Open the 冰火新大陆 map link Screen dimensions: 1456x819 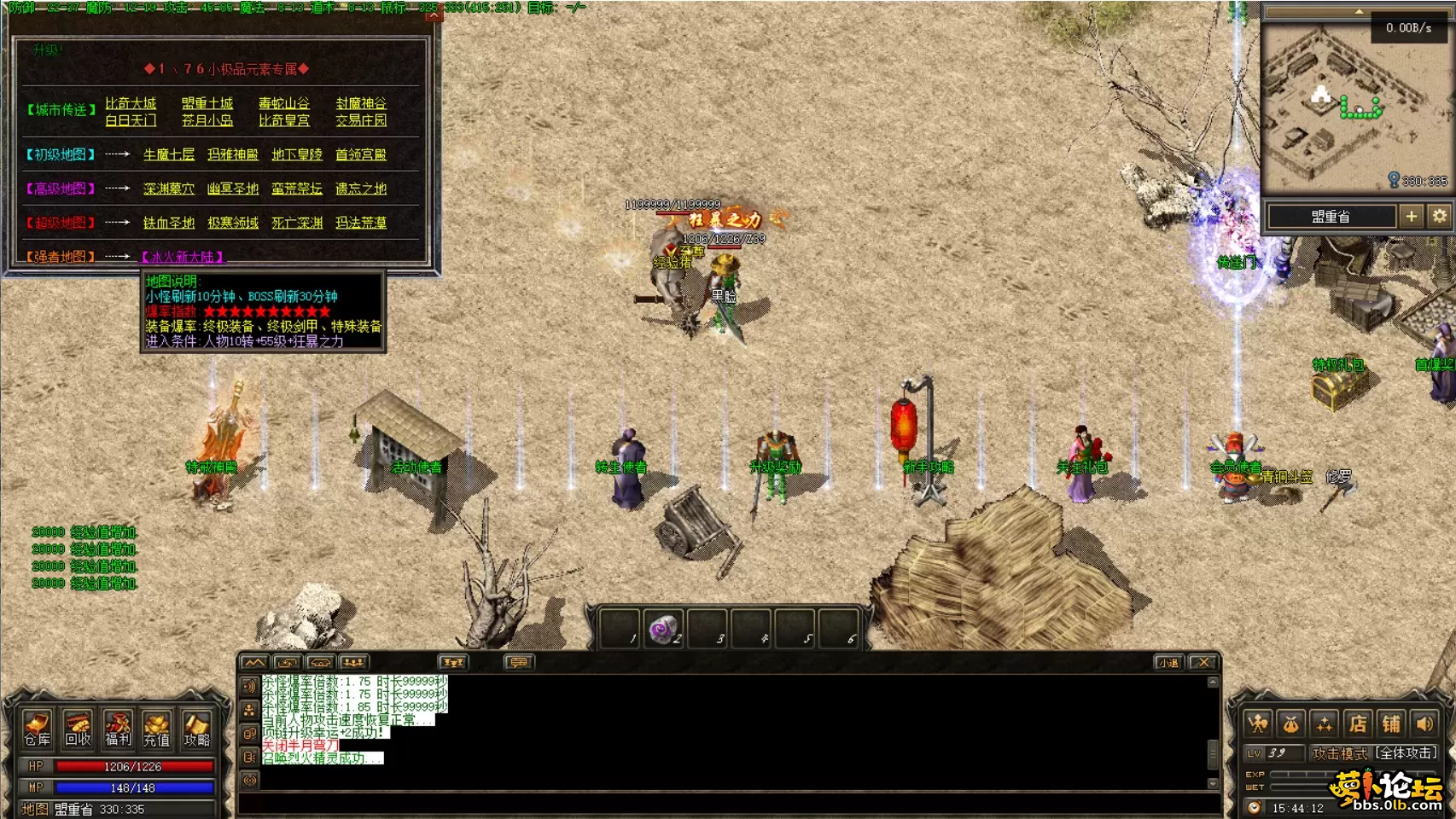(x=182, y=257)
